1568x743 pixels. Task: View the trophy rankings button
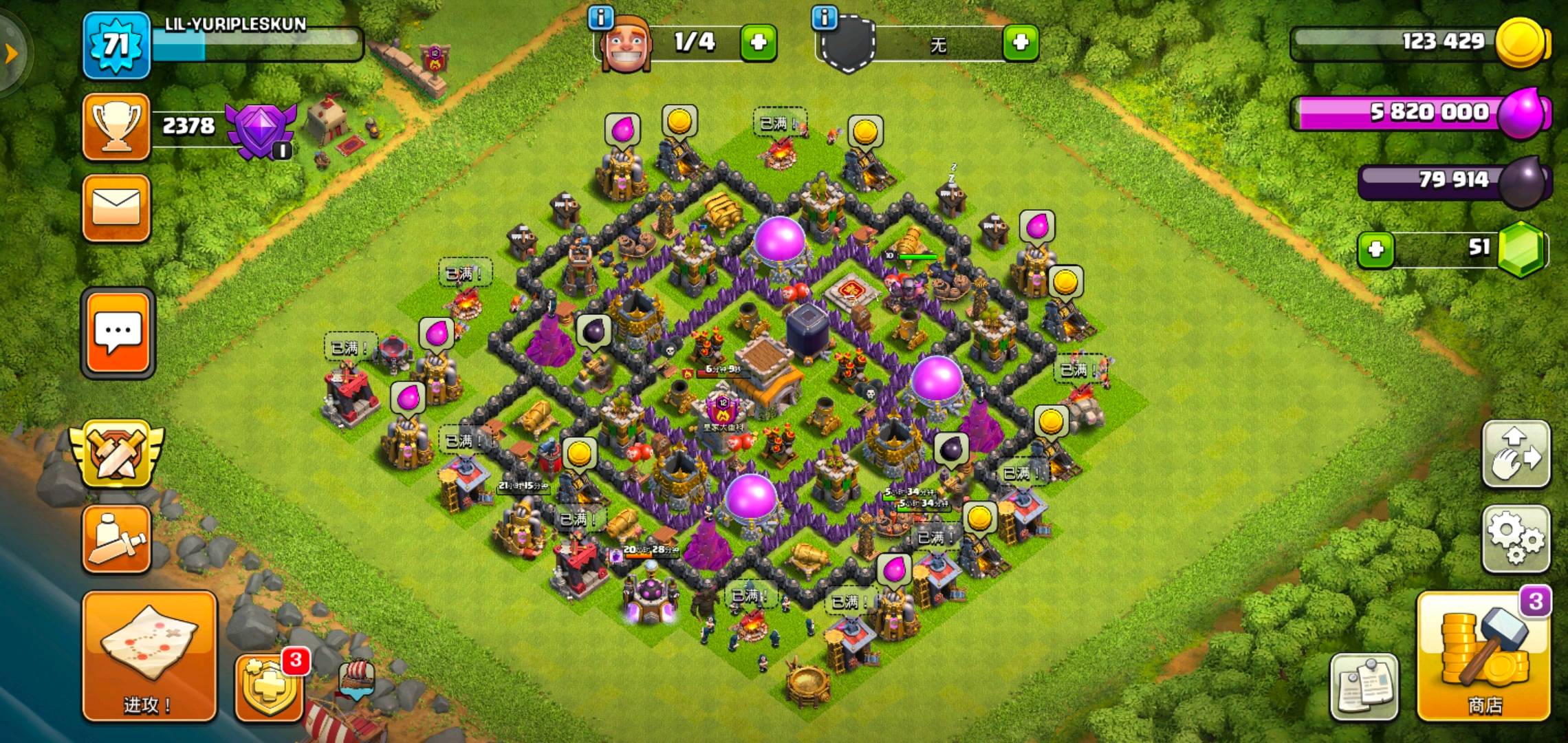click(116, 127)
